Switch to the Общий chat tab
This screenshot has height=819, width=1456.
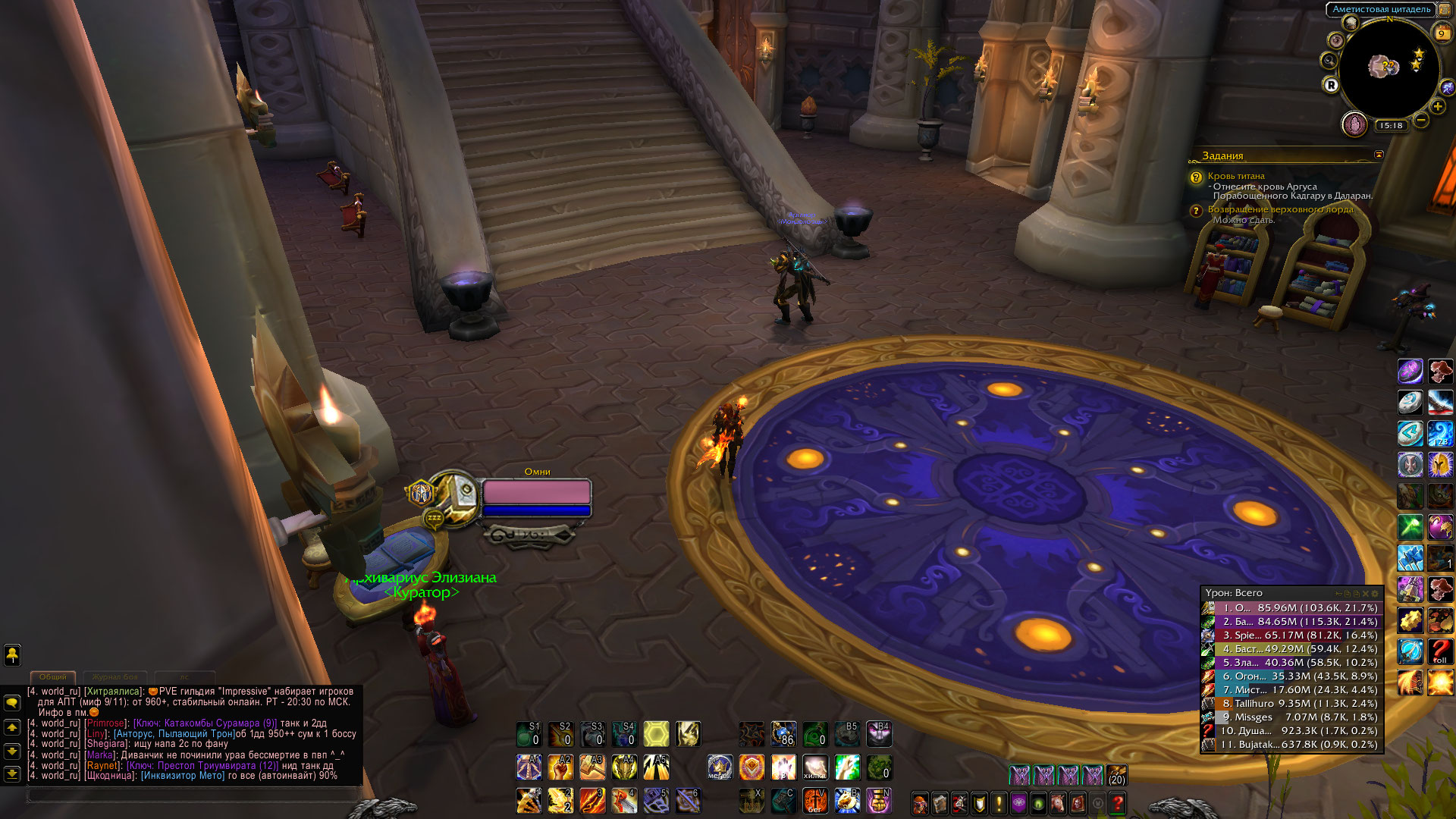click(x=53, y=676)
